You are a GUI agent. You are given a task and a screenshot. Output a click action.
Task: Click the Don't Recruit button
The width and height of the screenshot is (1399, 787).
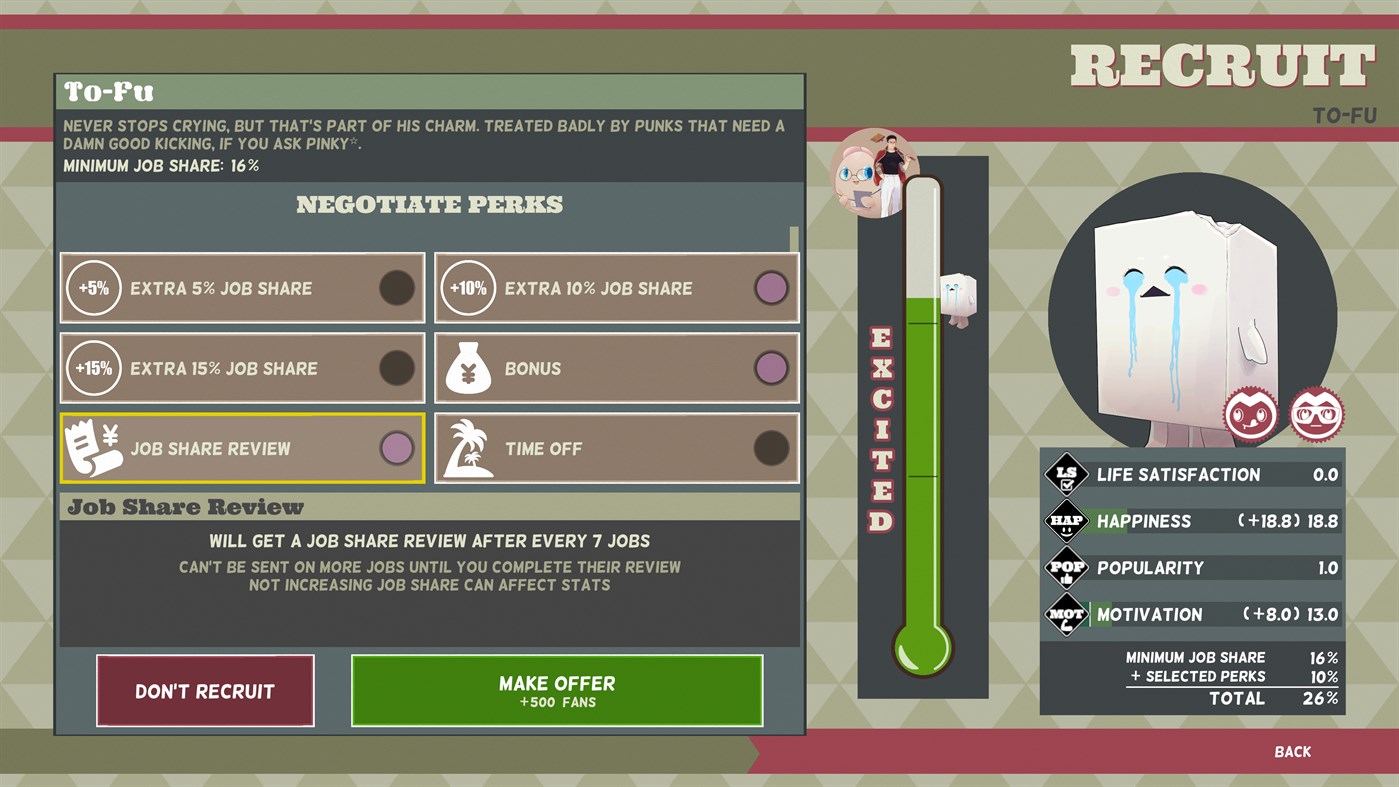click(x=204, y=690)
